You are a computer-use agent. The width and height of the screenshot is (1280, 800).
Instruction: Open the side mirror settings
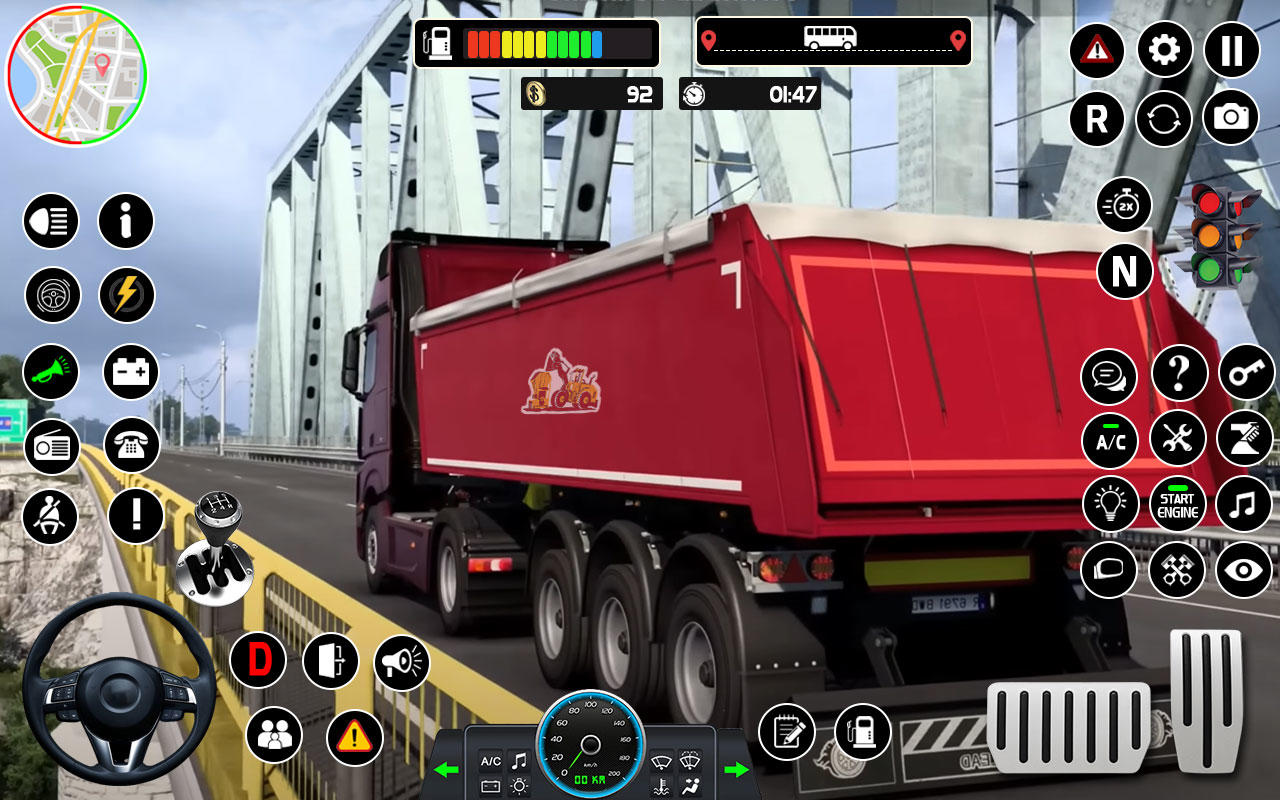coord(1108,571)
